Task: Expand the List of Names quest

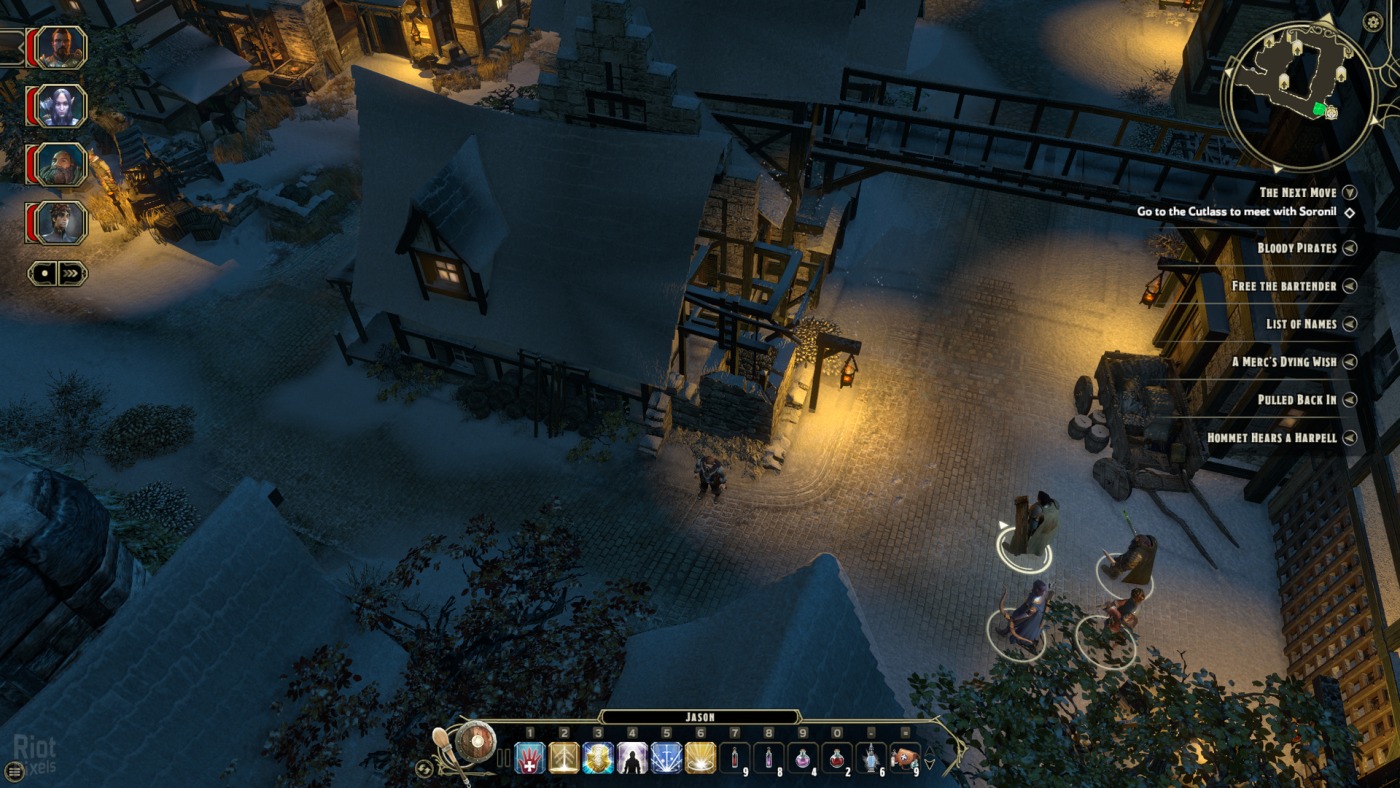Action: click(x=1349, y=324)
